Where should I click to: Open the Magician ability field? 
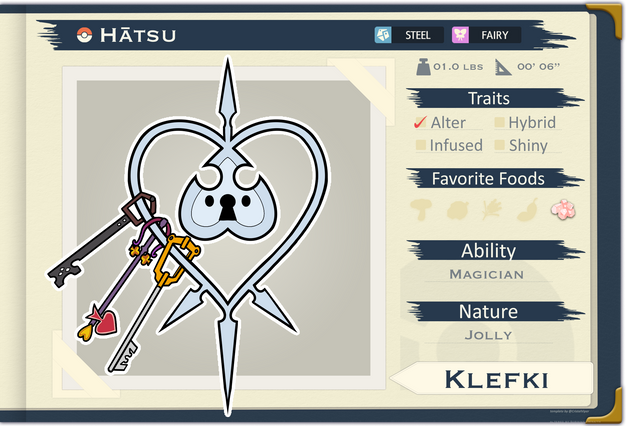coord(487,274)
